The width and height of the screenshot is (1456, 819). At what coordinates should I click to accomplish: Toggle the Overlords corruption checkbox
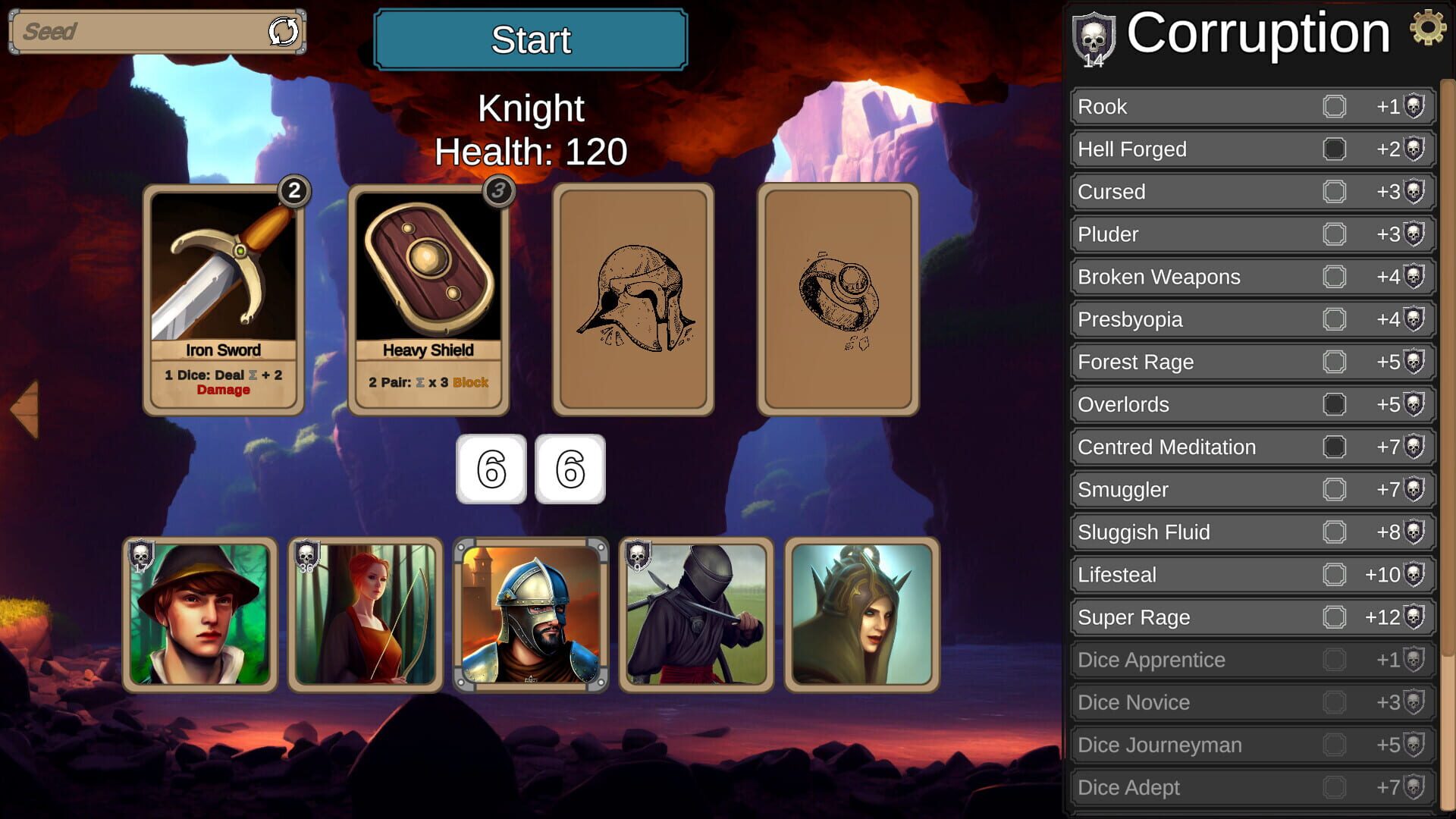click(x=1335, y=405)
